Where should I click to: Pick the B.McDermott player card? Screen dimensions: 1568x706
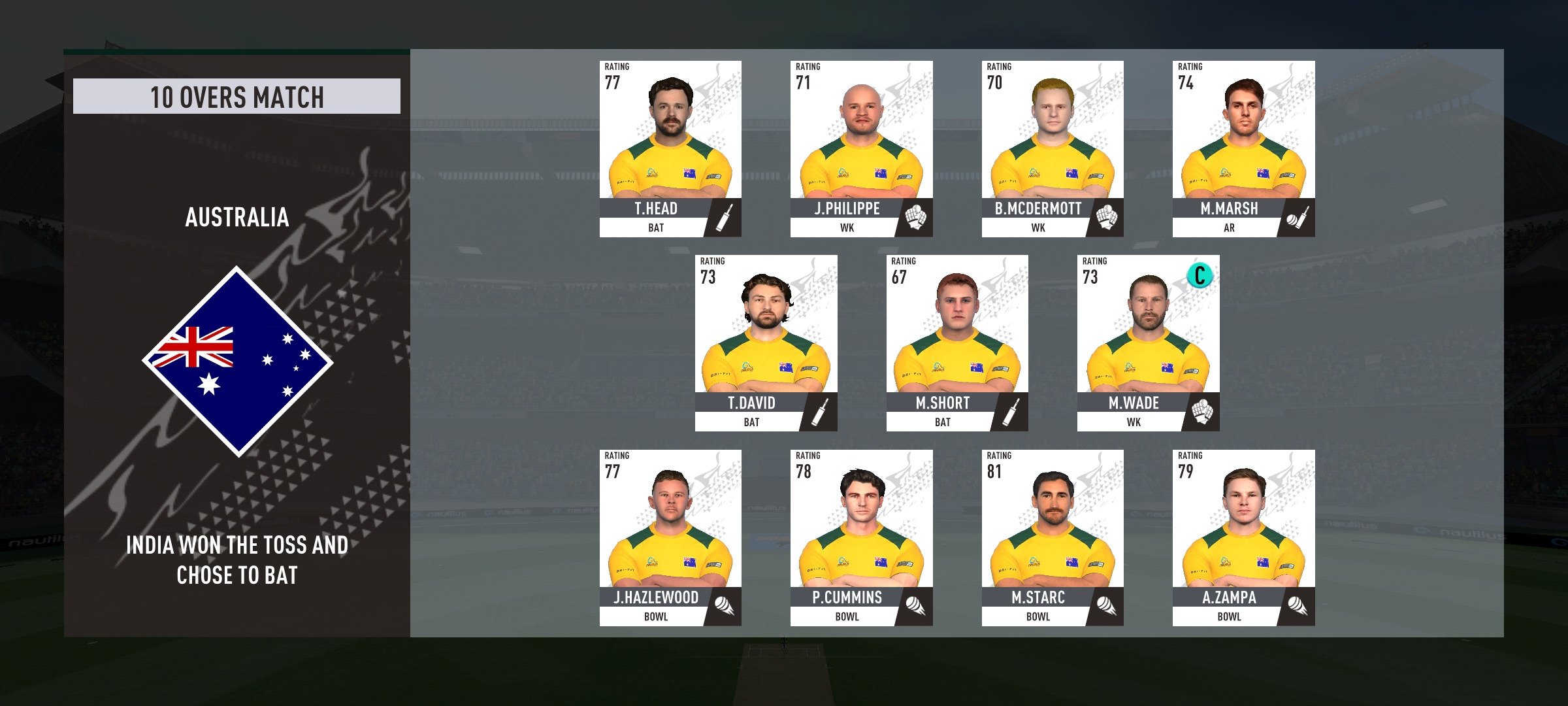(1052, 149)
